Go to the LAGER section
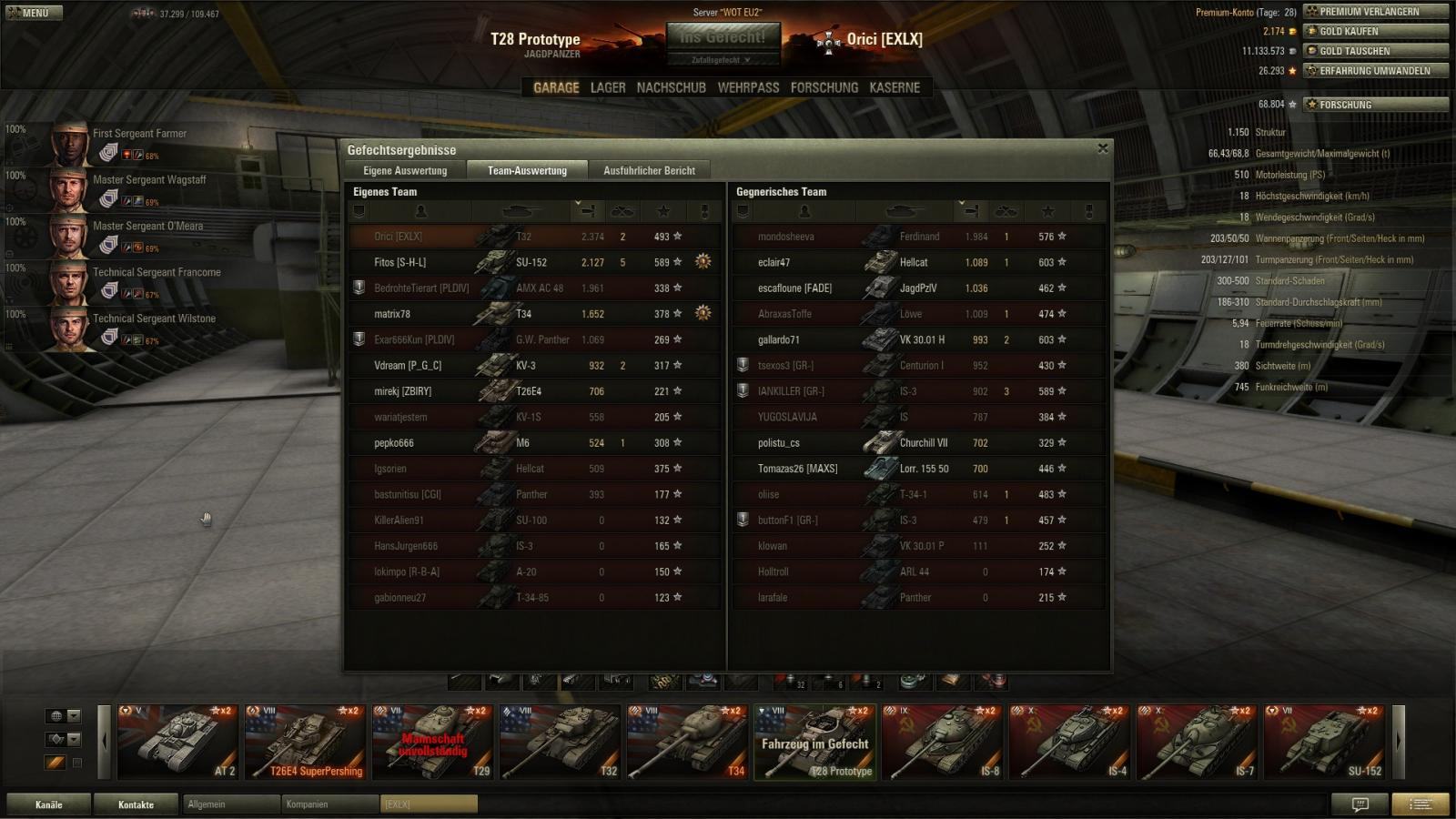 tap(608, 87)
